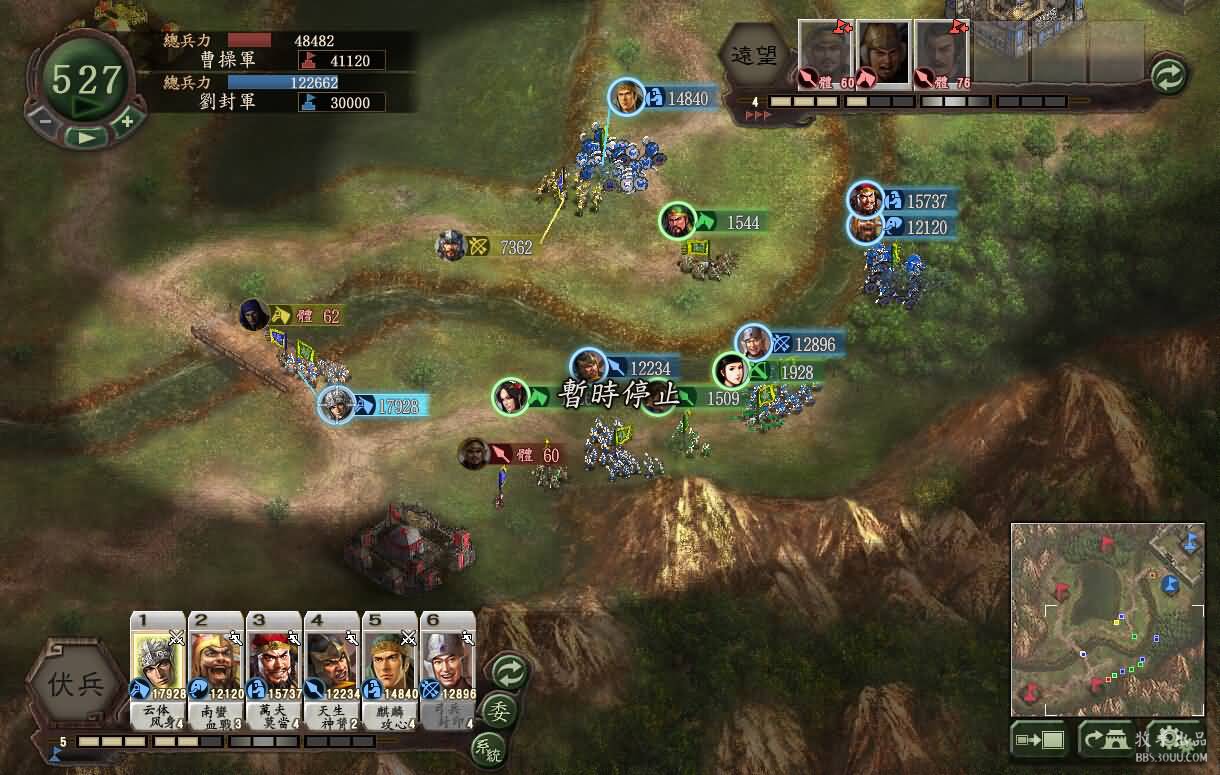Select officer card number 2 with 12120 troops

(x=216, y=665)
